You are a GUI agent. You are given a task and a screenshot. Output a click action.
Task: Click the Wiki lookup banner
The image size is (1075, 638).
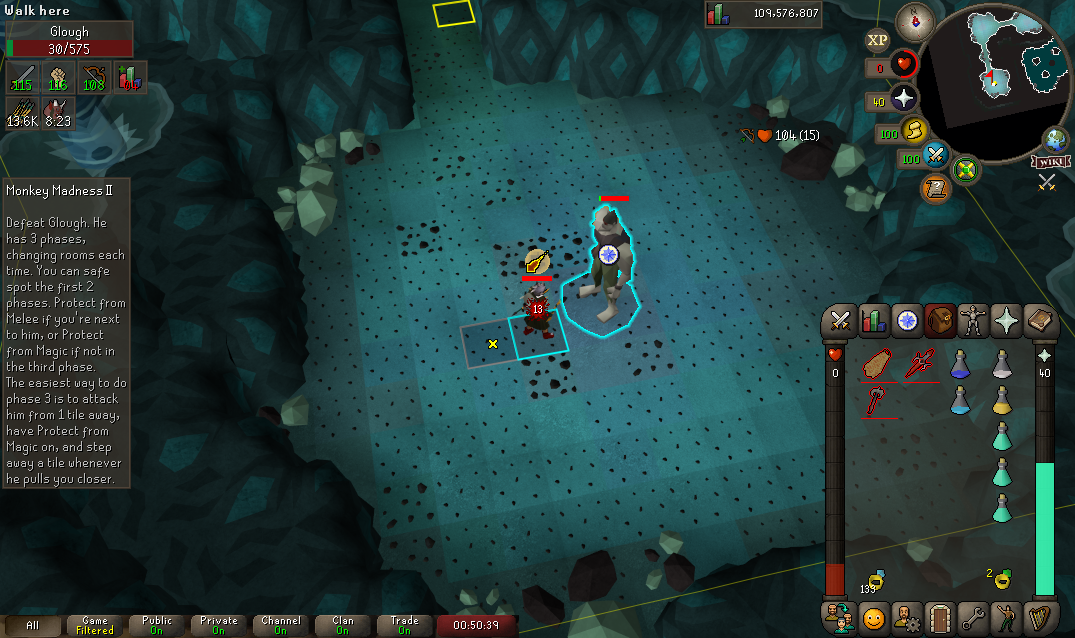[x=1052, y=160]
